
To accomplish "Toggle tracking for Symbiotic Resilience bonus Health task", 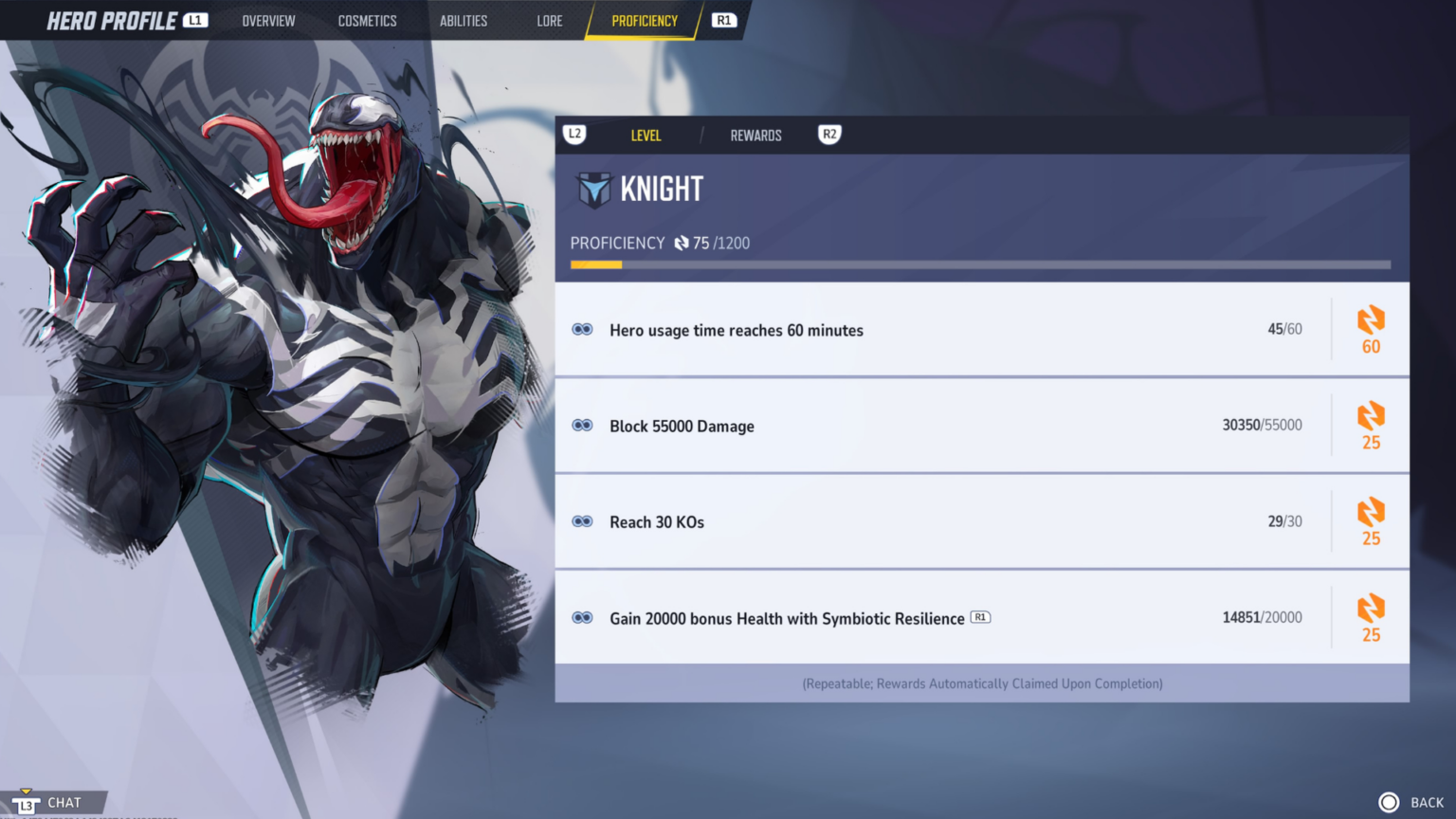I will pyautogui.click(x=581, y=616).
